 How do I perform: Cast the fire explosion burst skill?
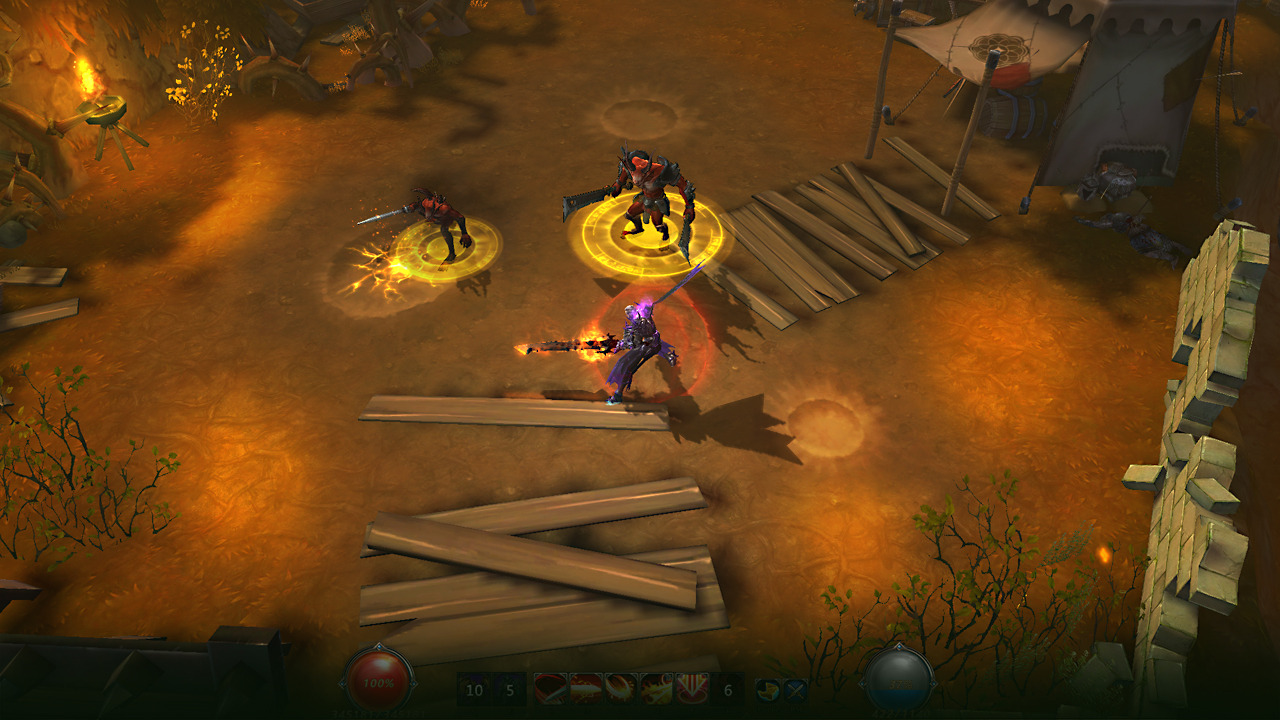coord(657,689)
